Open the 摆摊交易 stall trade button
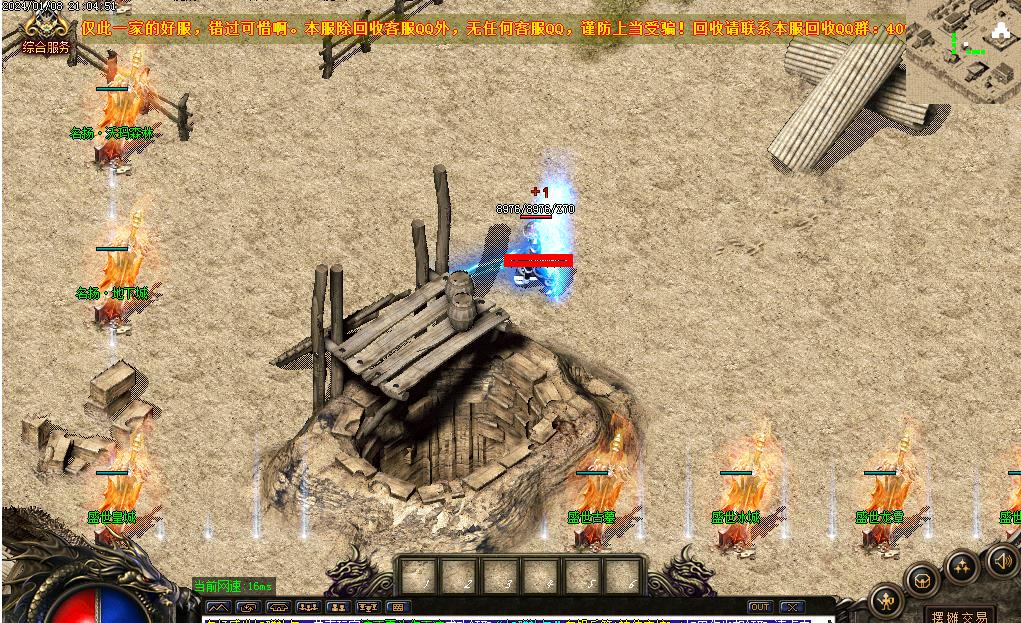 click(x=958, y=616)
